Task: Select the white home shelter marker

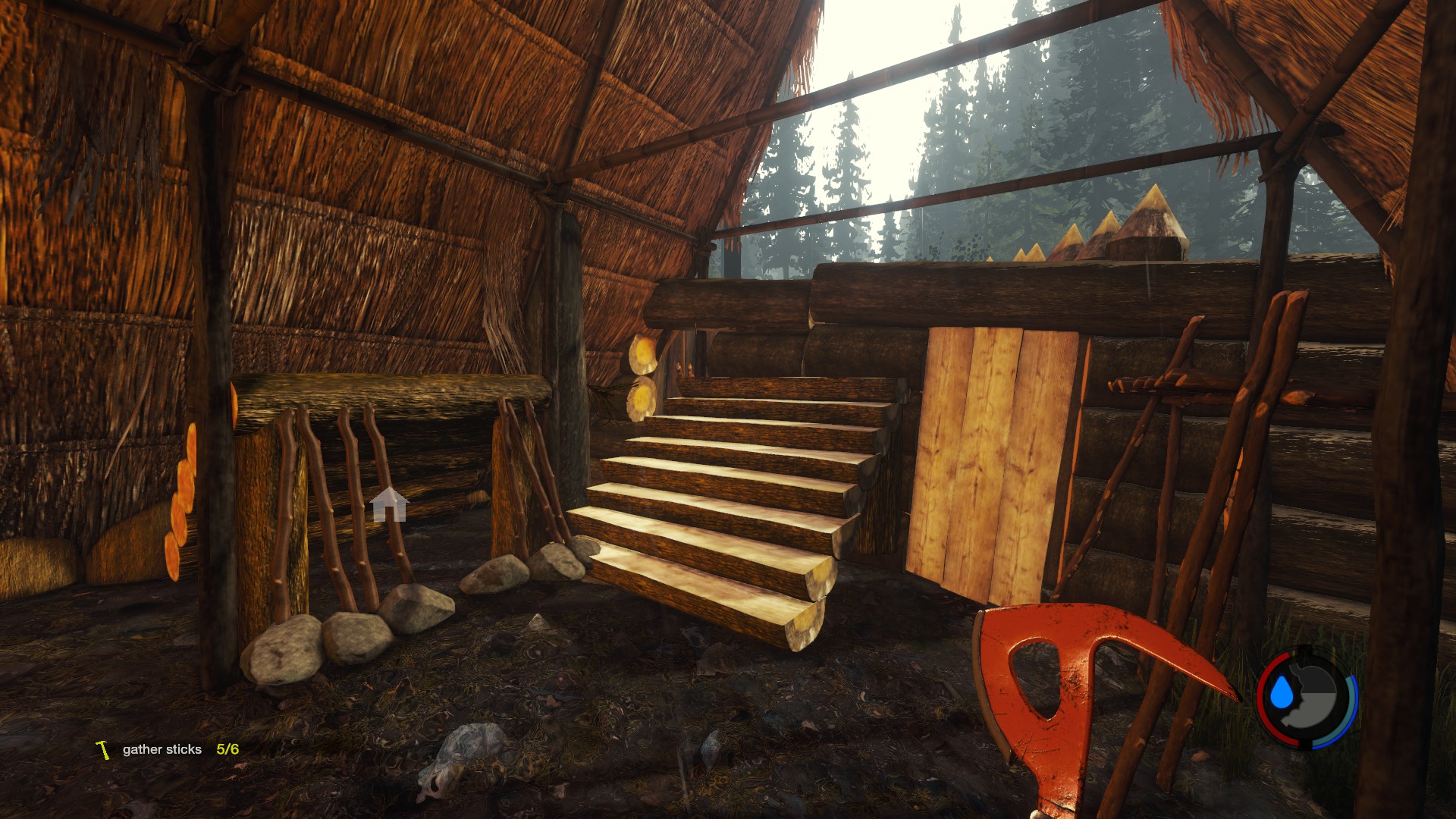Action: click(x=389, y=505)
